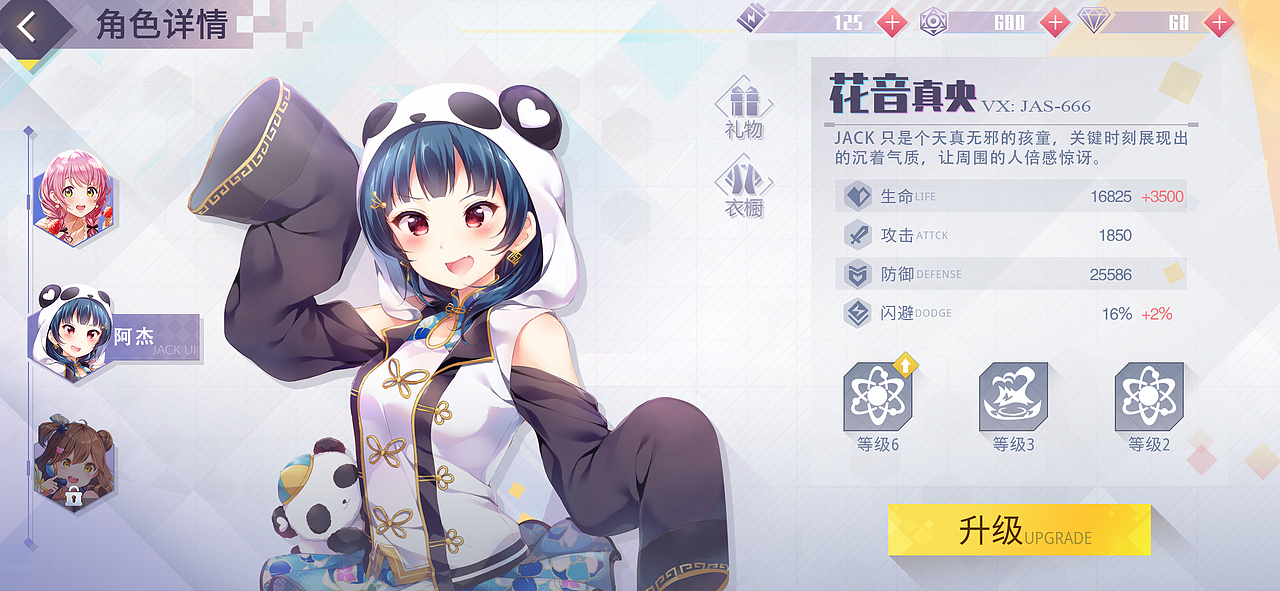Open the 礼物 gift menu
This screenshot has height=591, width=1280.
coord(743,108)
